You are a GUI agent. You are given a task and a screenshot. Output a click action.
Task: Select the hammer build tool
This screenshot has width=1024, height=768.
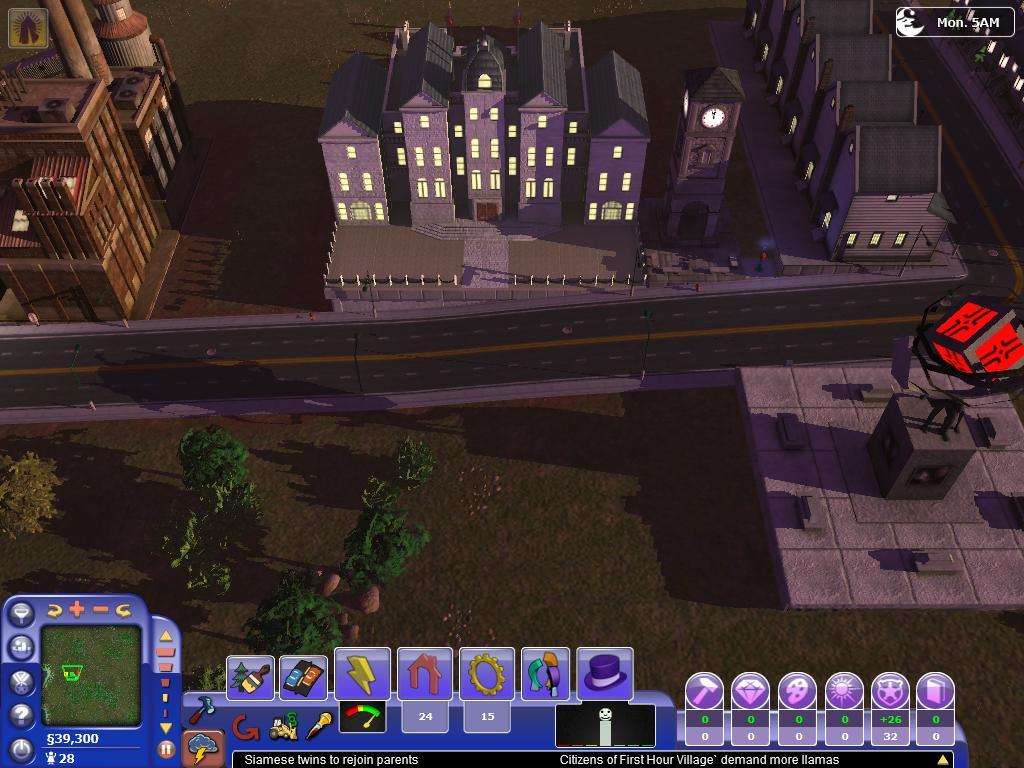click(205, 709)
